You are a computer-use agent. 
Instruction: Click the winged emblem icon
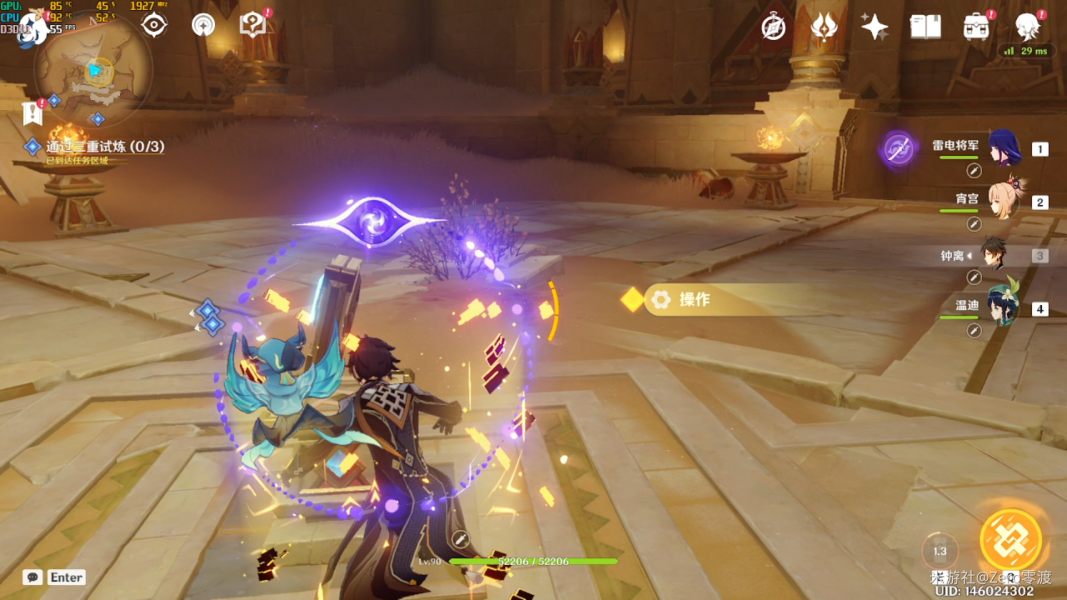point(823,27)
